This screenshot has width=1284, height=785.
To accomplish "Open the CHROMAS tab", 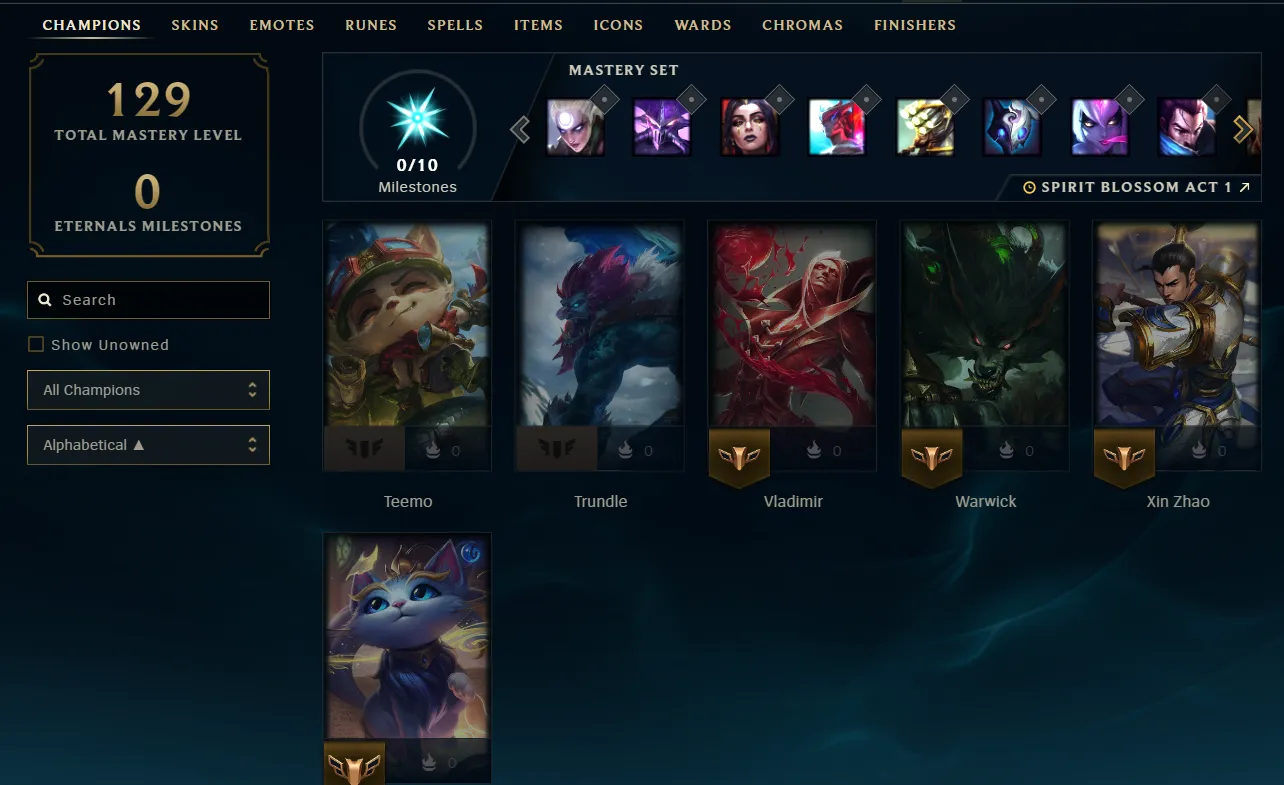I will (802, 25).
